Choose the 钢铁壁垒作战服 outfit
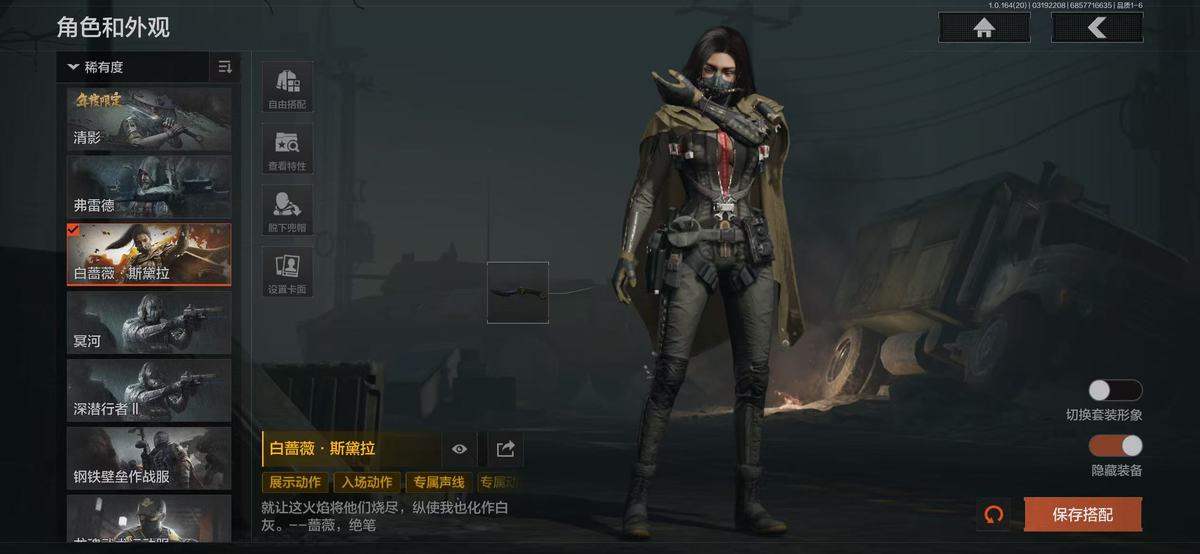Image resolution: width=1200 pixels, height=554 pixels. [x=149, y=458]
